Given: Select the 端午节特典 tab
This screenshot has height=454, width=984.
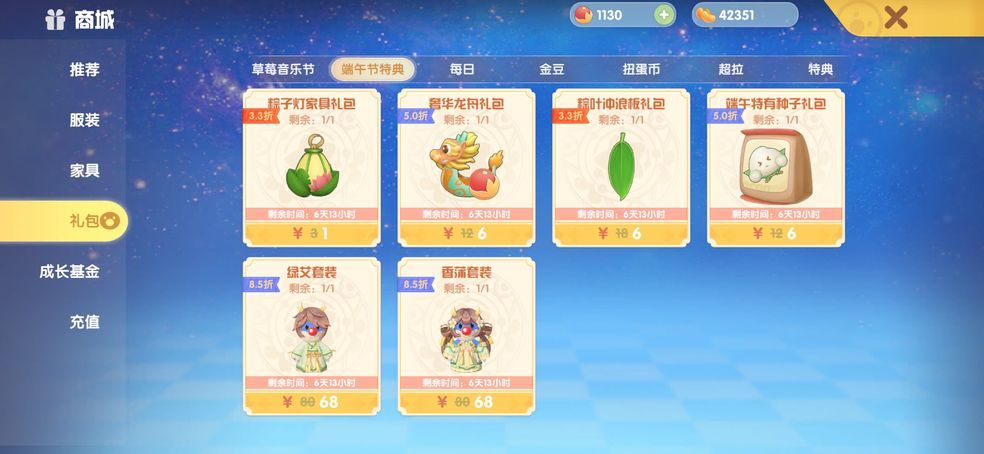Looking at the screenshot, I should (372, 69).
